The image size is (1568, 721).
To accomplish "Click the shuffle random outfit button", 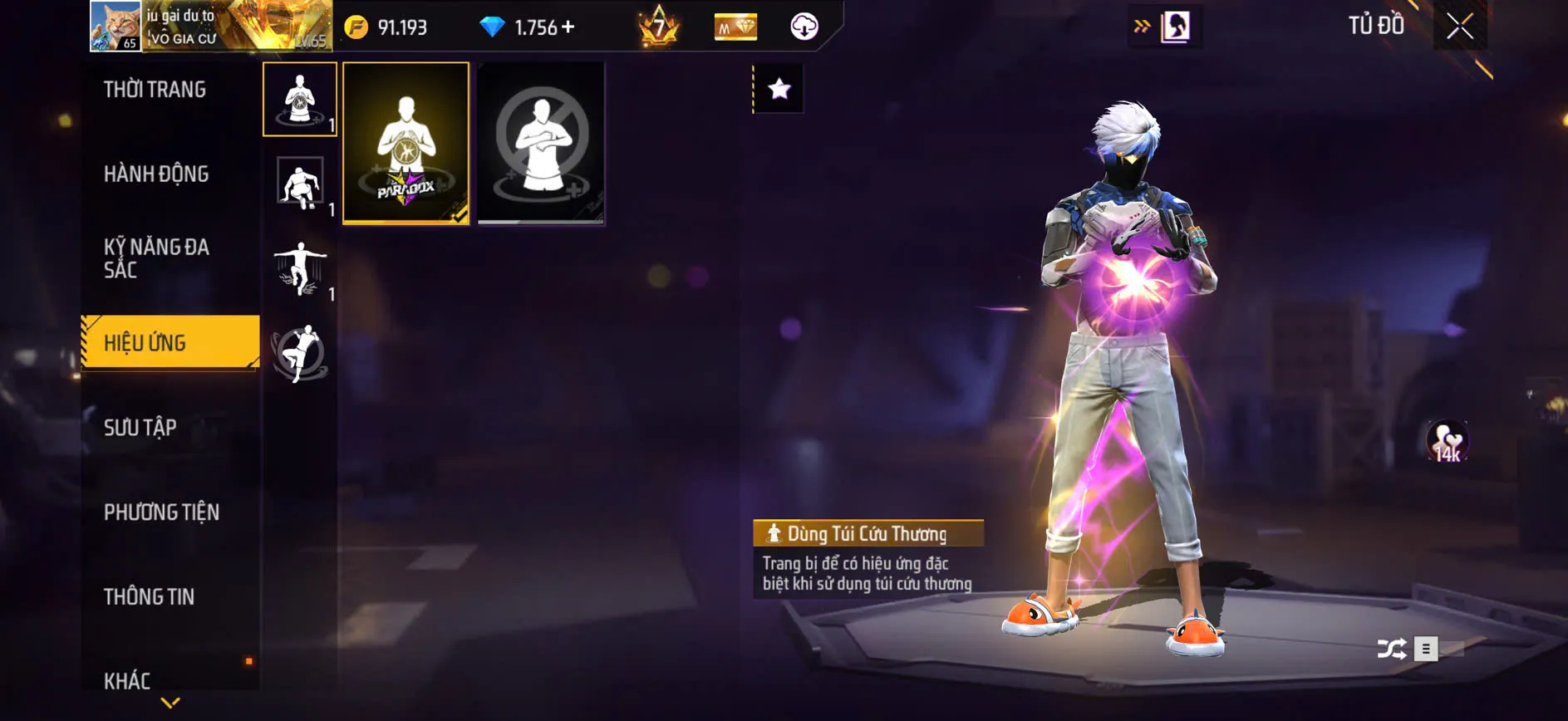I will (1392, 649).
